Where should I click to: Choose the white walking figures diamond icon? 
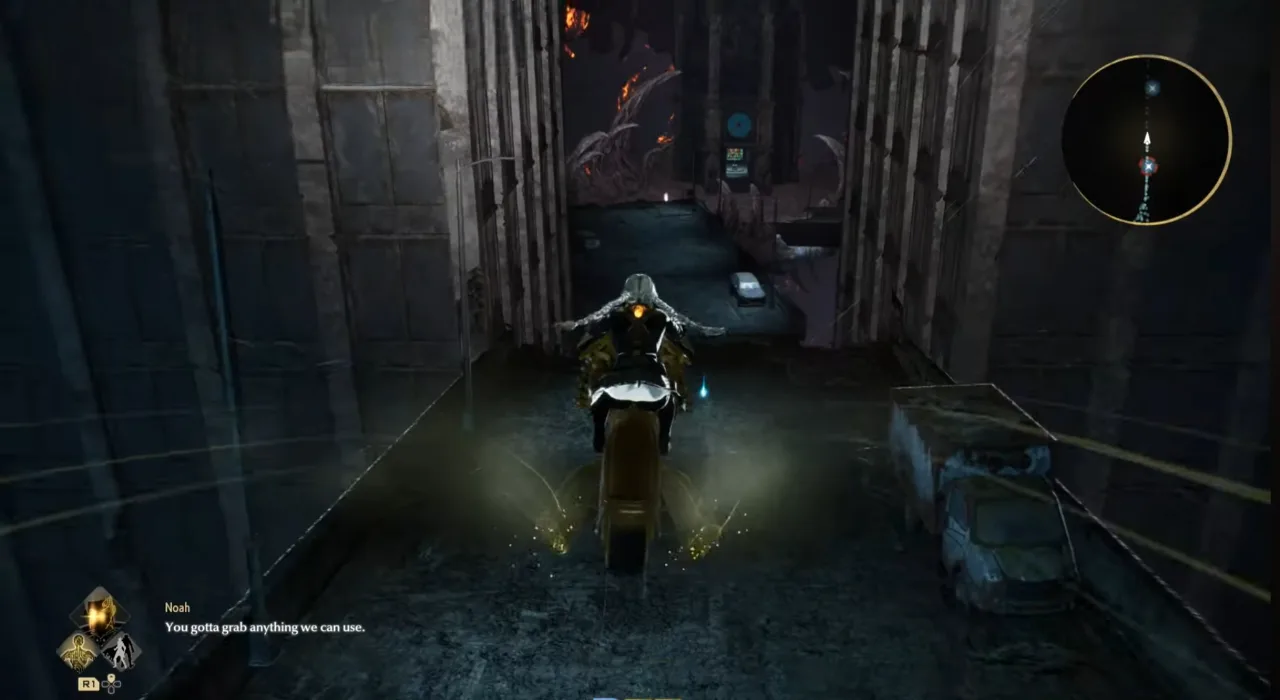point(121,651)
